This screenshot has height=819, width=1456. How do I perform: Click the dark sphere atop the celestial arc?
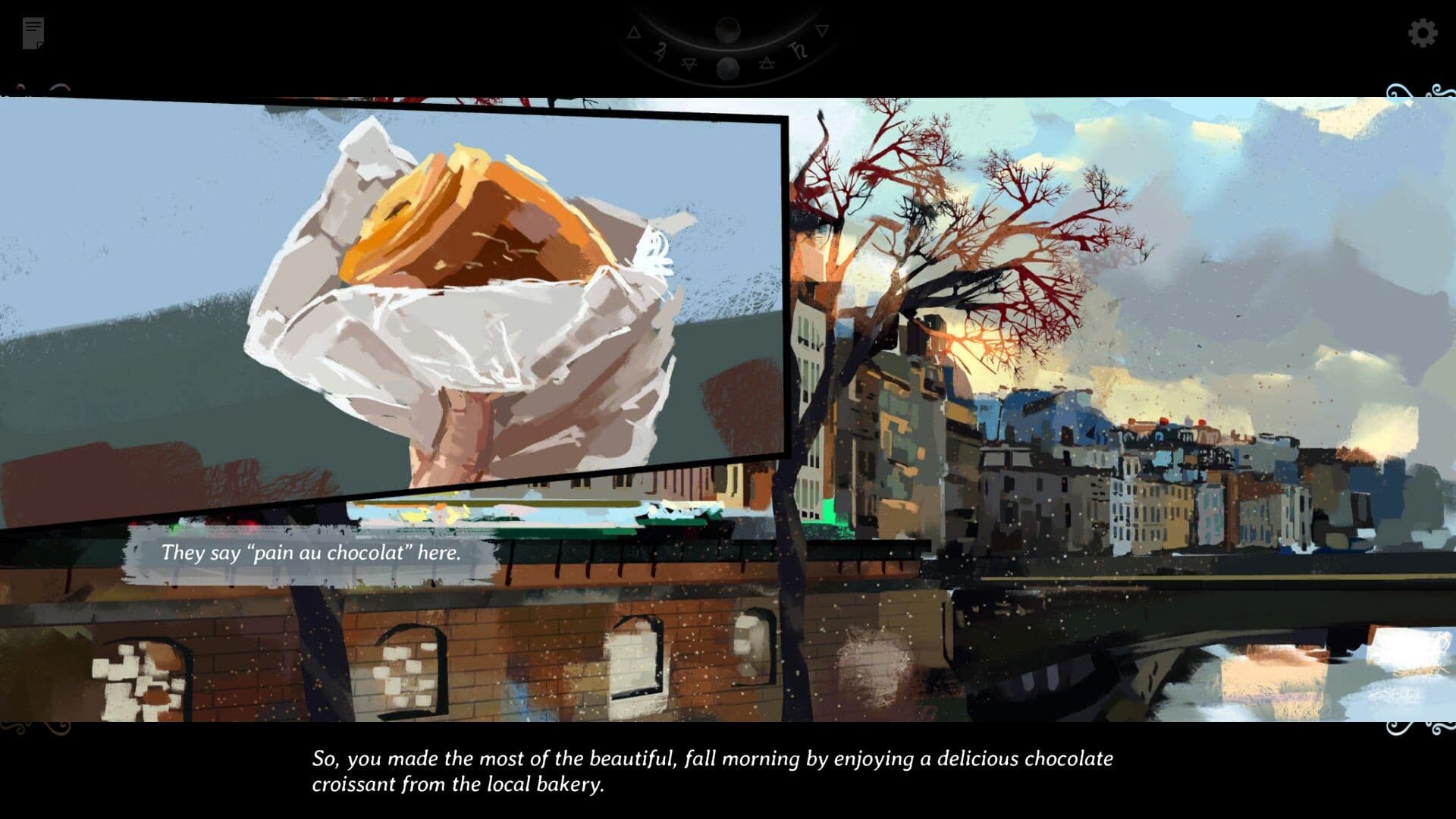(x=728, y=30)
